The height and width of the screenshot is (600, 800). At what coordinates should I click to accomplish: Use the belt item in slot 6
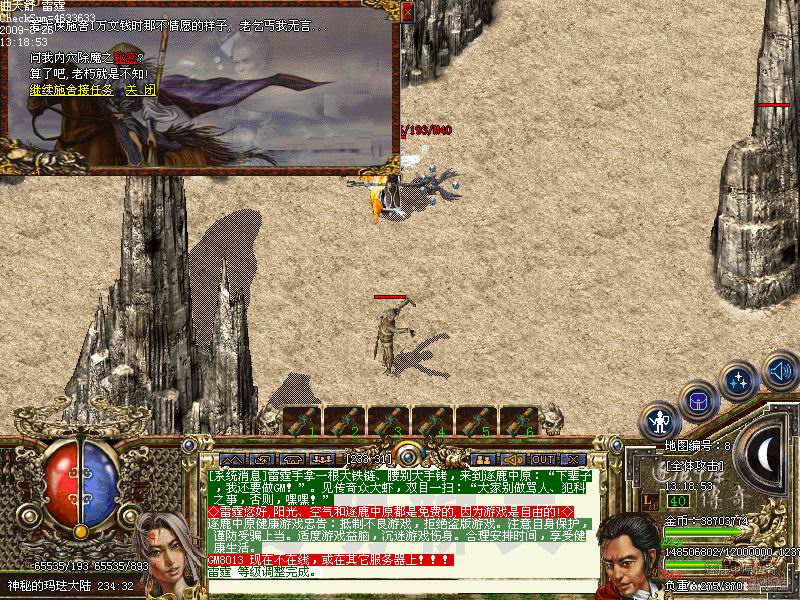(x=518, y=421)
